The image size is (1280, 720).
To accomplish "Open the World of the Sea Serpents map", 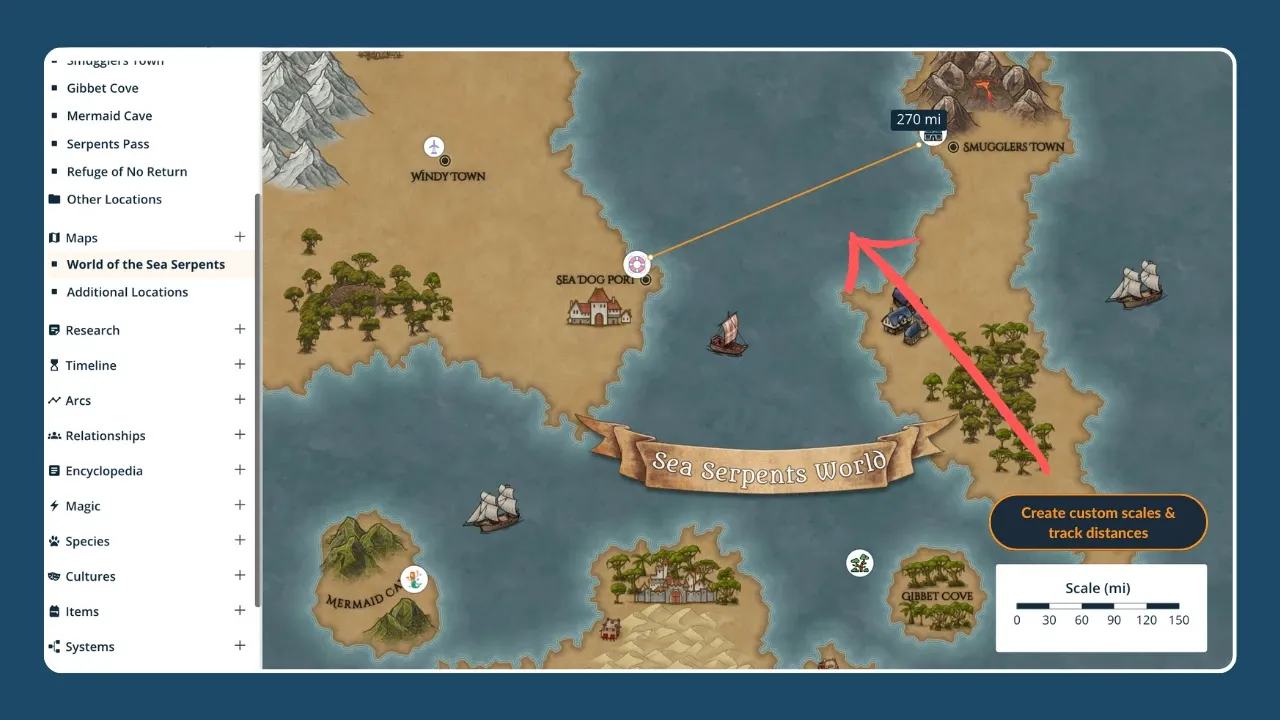I will coord(144,264).
